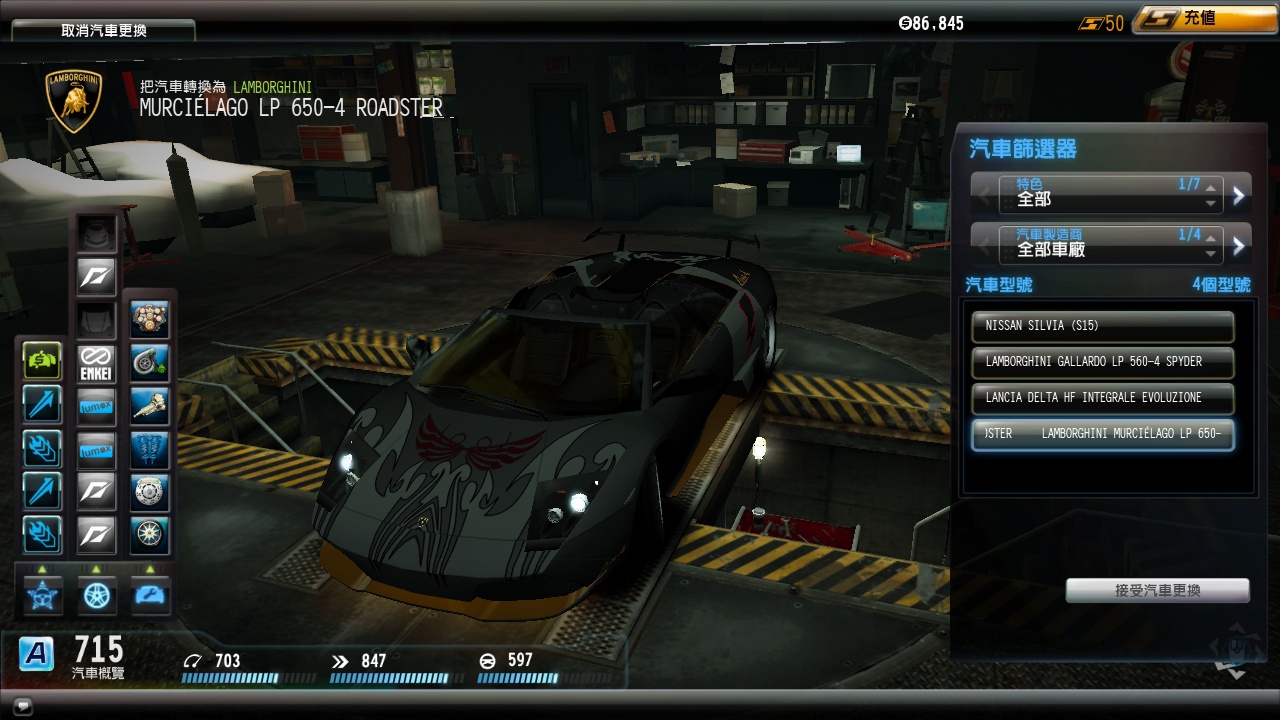Open the suspension springs part slot
The height and width of the screenshot is (720, 1280).
pos(150,449)
